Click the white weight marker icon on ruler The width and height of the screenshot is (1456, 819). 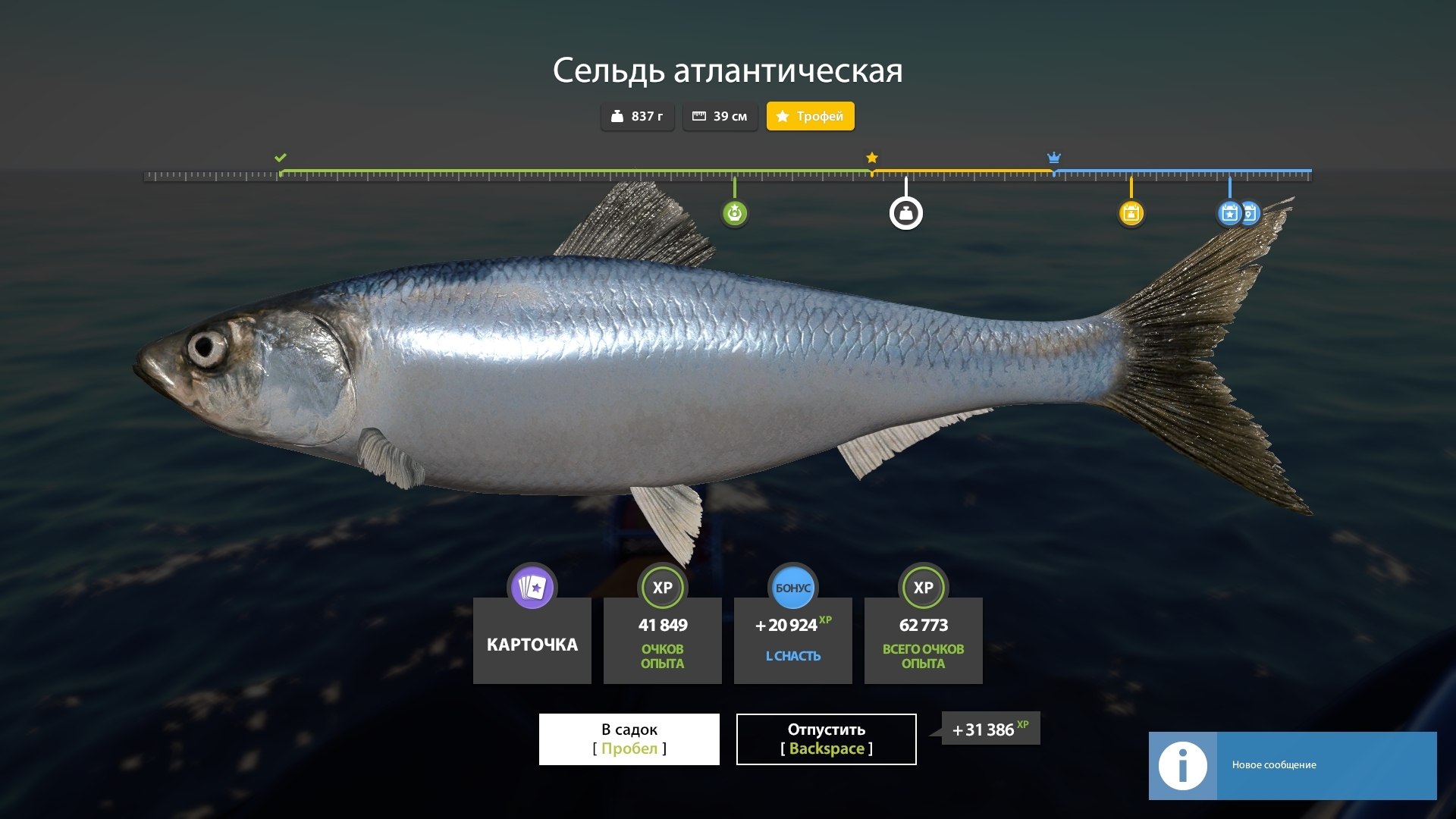click(905, 213)
